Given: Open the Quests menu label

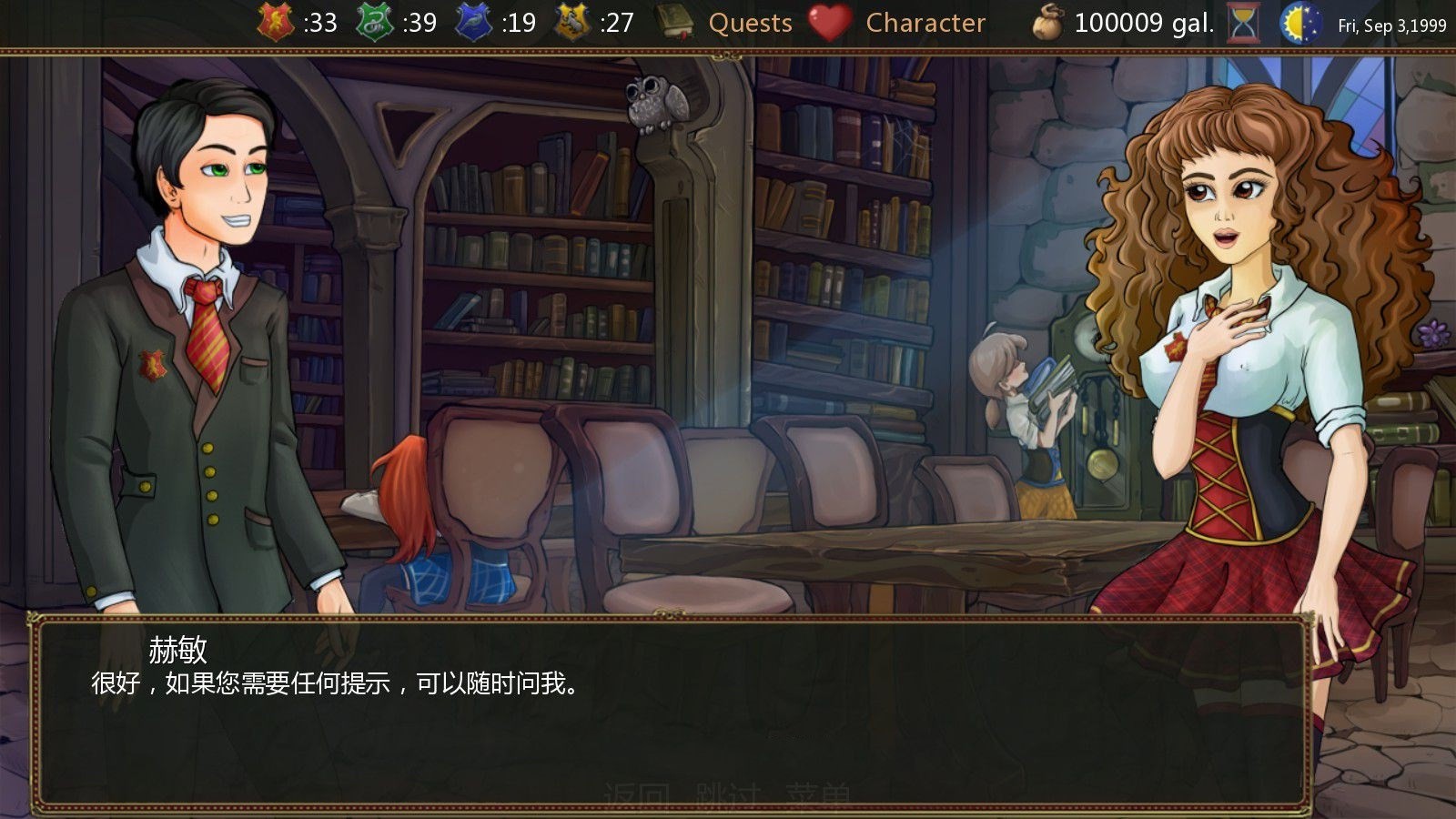Looking at the screenshot, I should pyautogui.click(x=752, y=23).
